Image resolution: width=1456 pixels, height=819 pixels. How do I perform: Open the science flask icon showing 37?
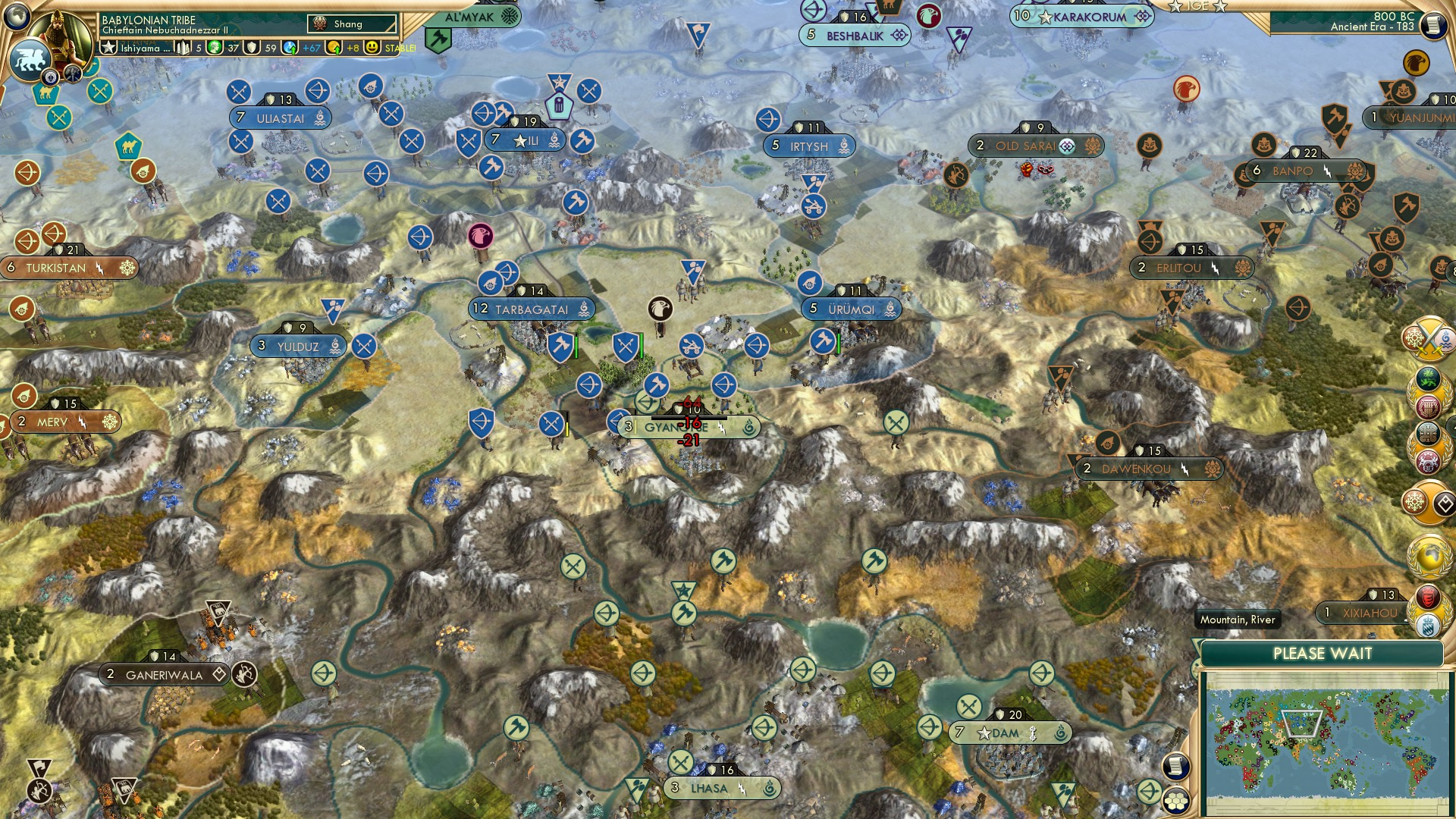tap(215, 47)
